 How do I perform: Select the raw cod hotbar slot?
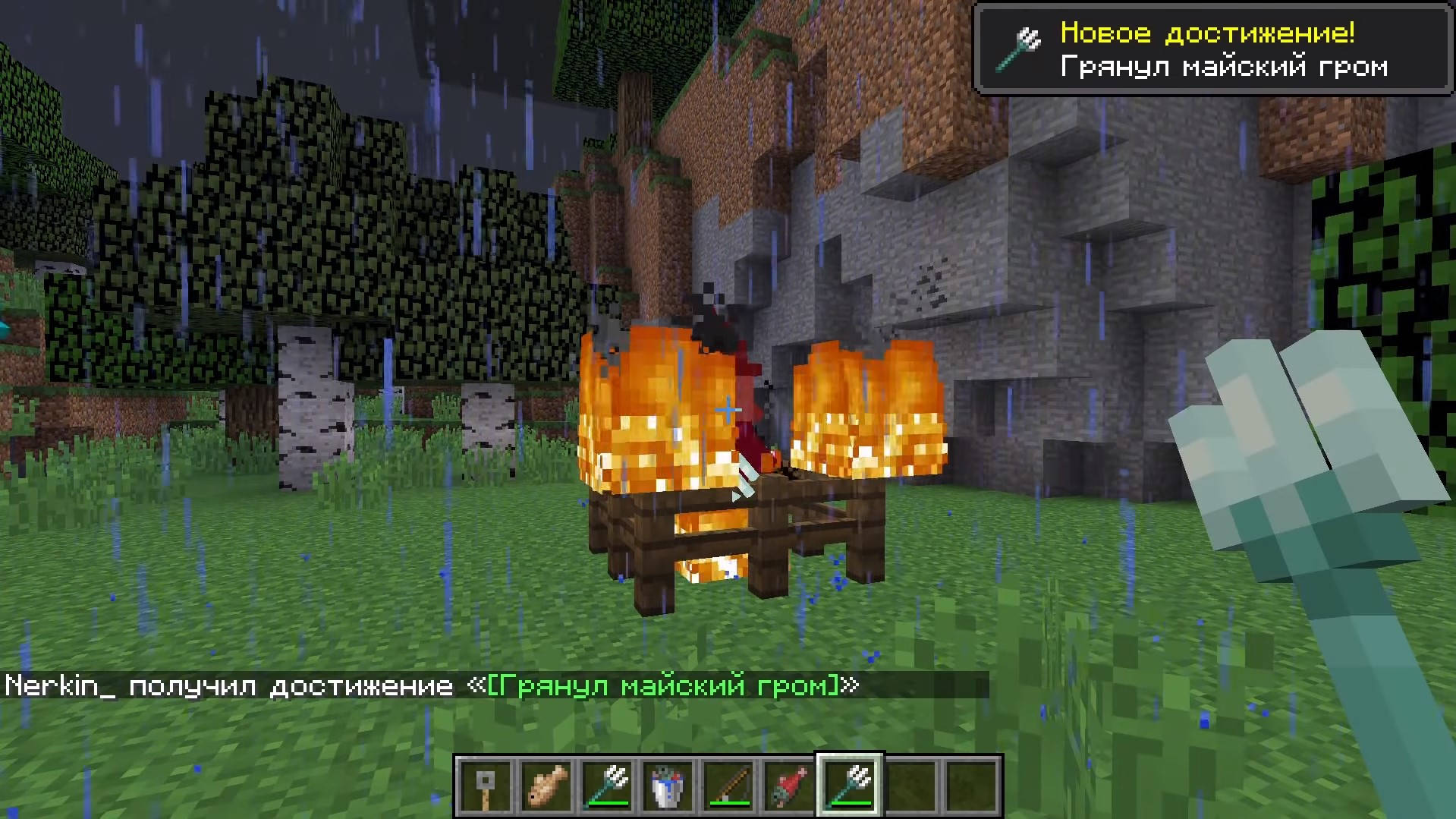546,786
